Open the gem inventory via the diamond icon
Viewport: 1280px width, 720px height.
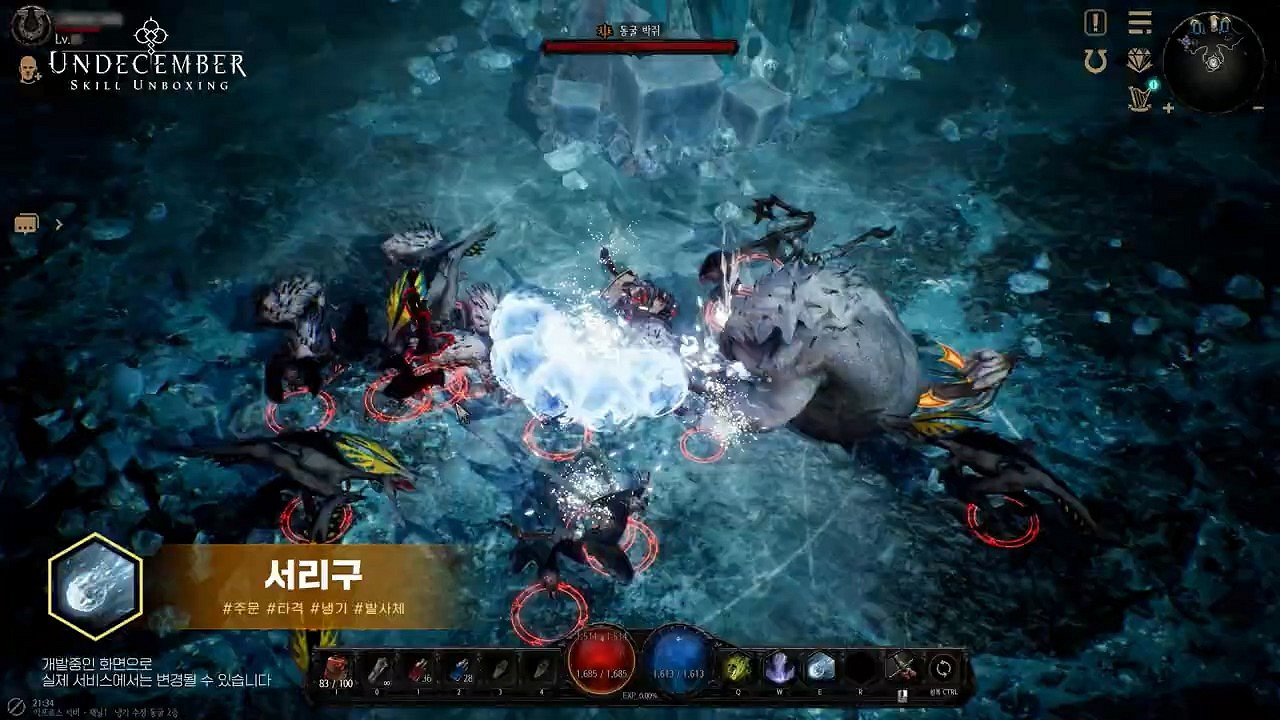pyautogui.click(x=1138, y=62)
